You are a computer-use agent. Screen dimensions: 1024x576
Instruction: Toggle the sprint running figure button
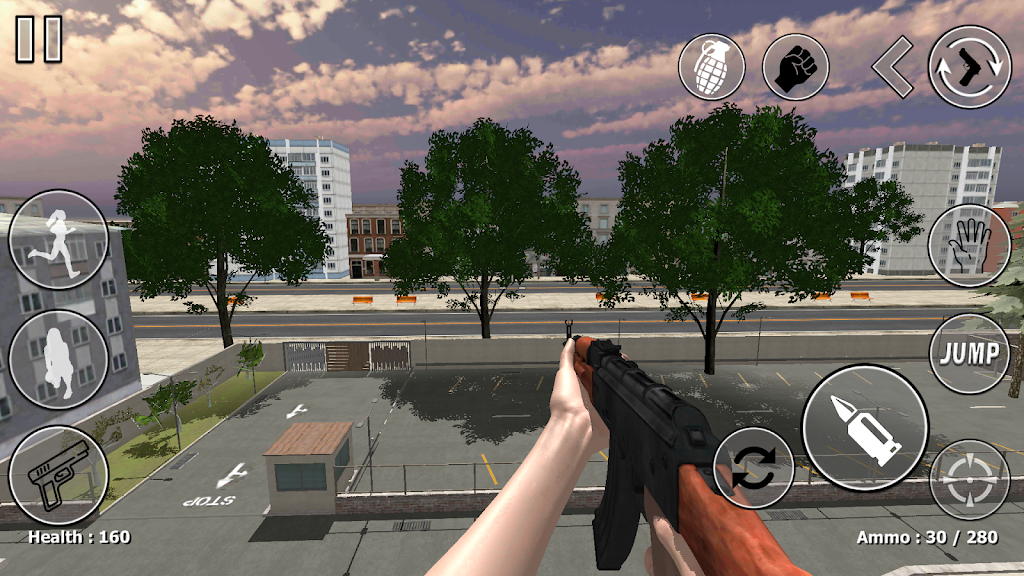tap(58, 240)
